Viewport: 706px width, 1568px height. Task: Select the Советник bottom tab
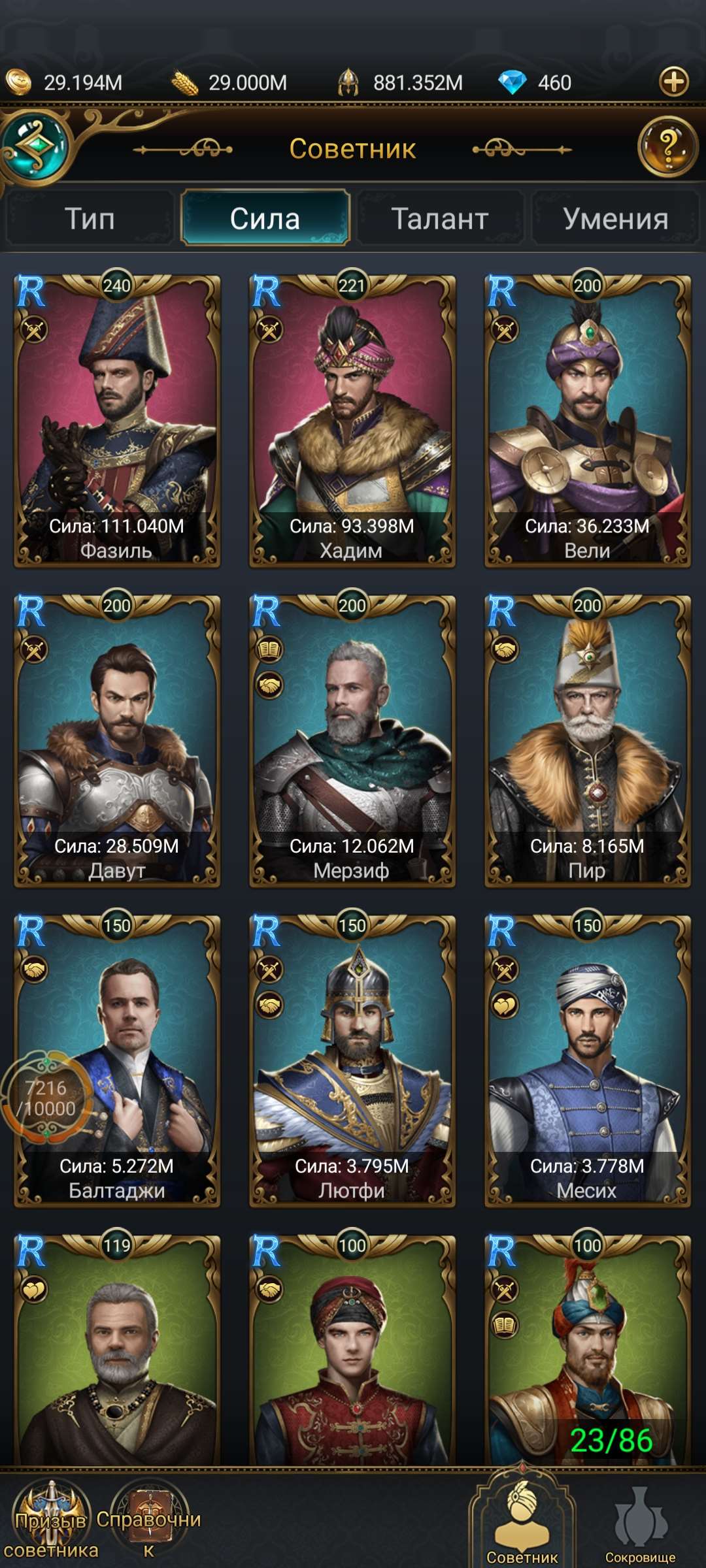coord(522,1522)
